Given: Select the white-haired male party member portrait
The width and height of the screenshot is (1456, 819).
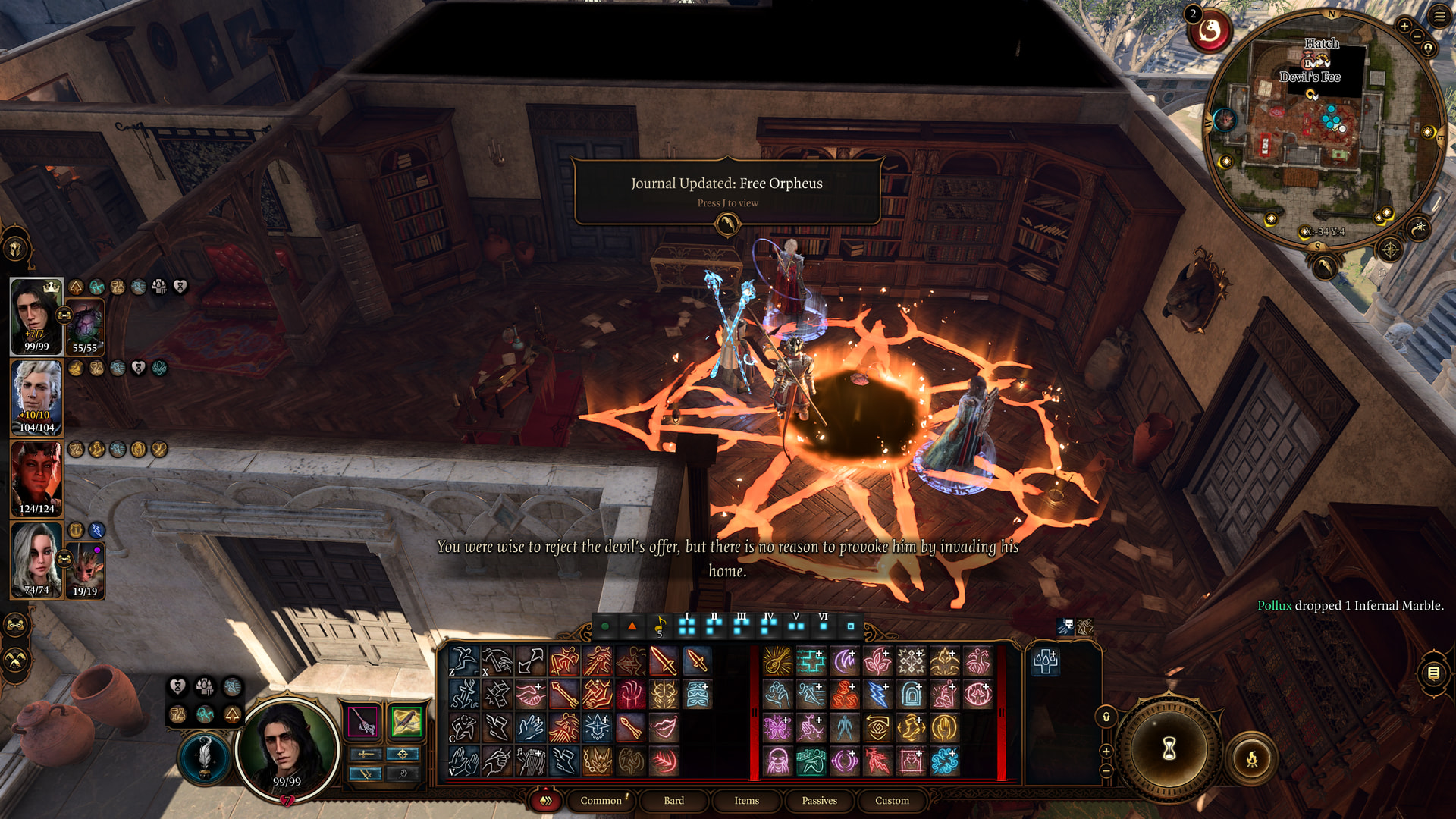Looking at the screenshot, I should point(36,397).
